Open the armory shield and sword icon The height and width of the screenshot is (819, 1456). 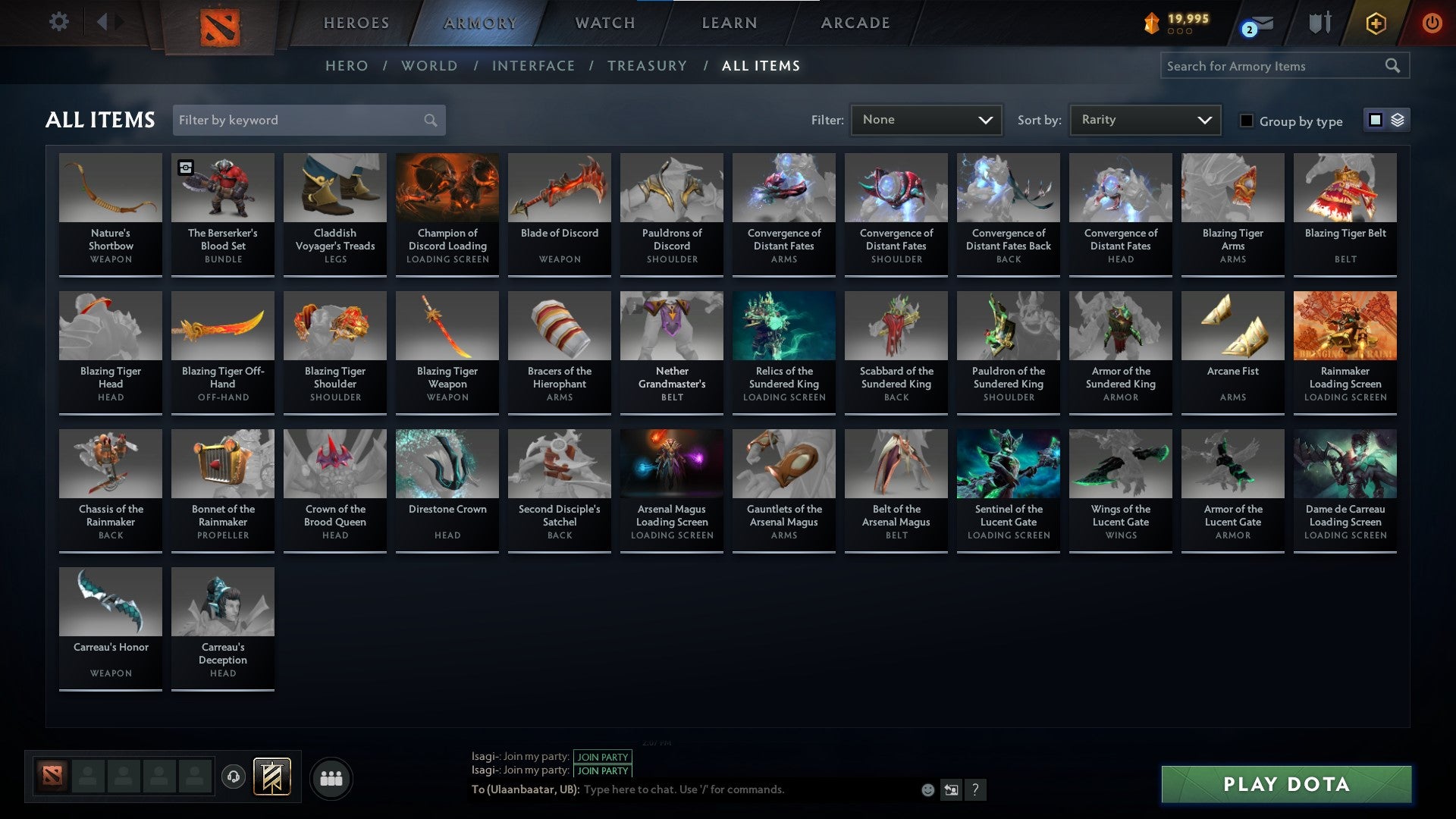[1319, 23]
